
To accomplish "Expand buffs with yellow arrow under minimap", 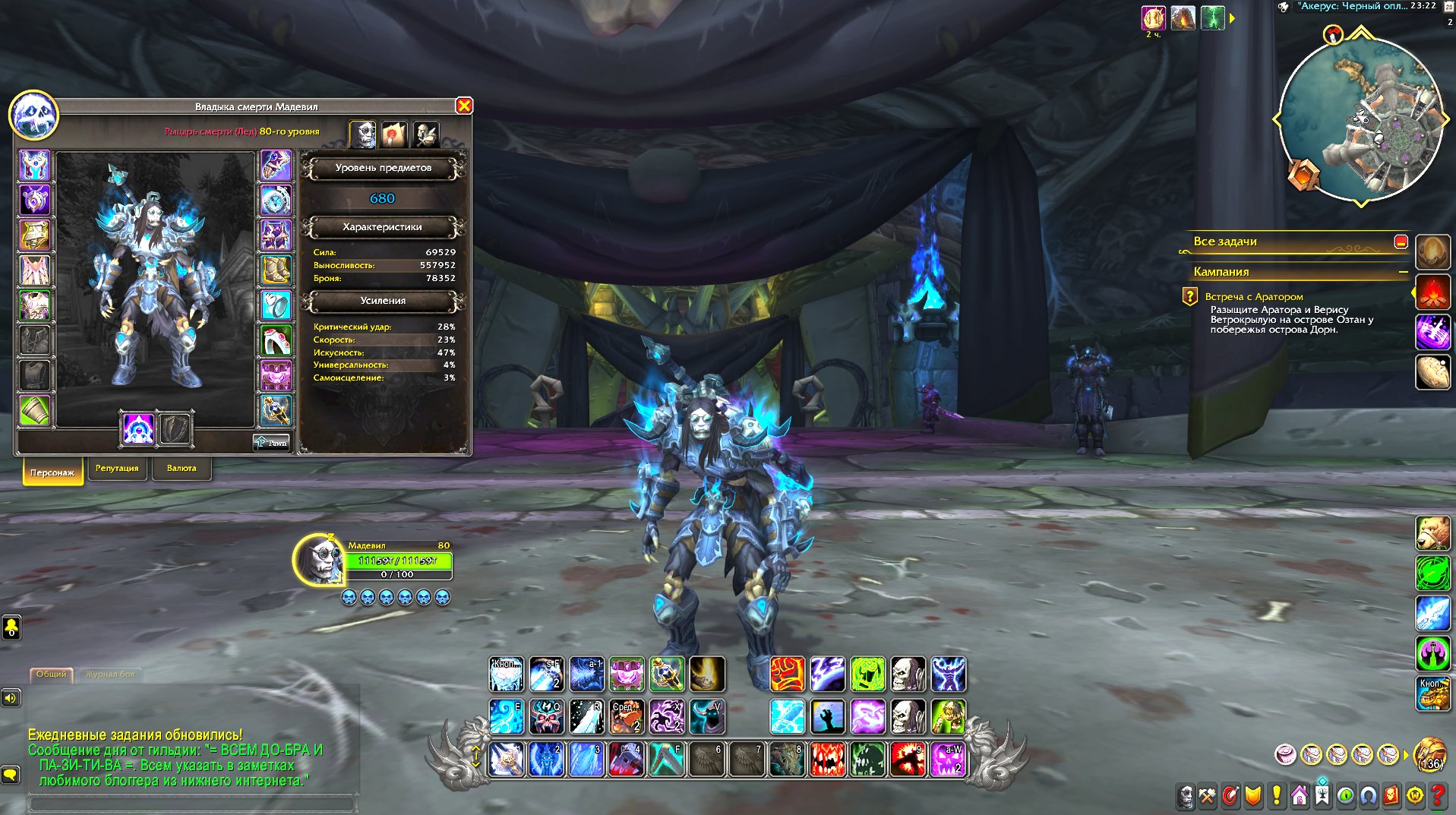I will click(x=1232, y=19).
